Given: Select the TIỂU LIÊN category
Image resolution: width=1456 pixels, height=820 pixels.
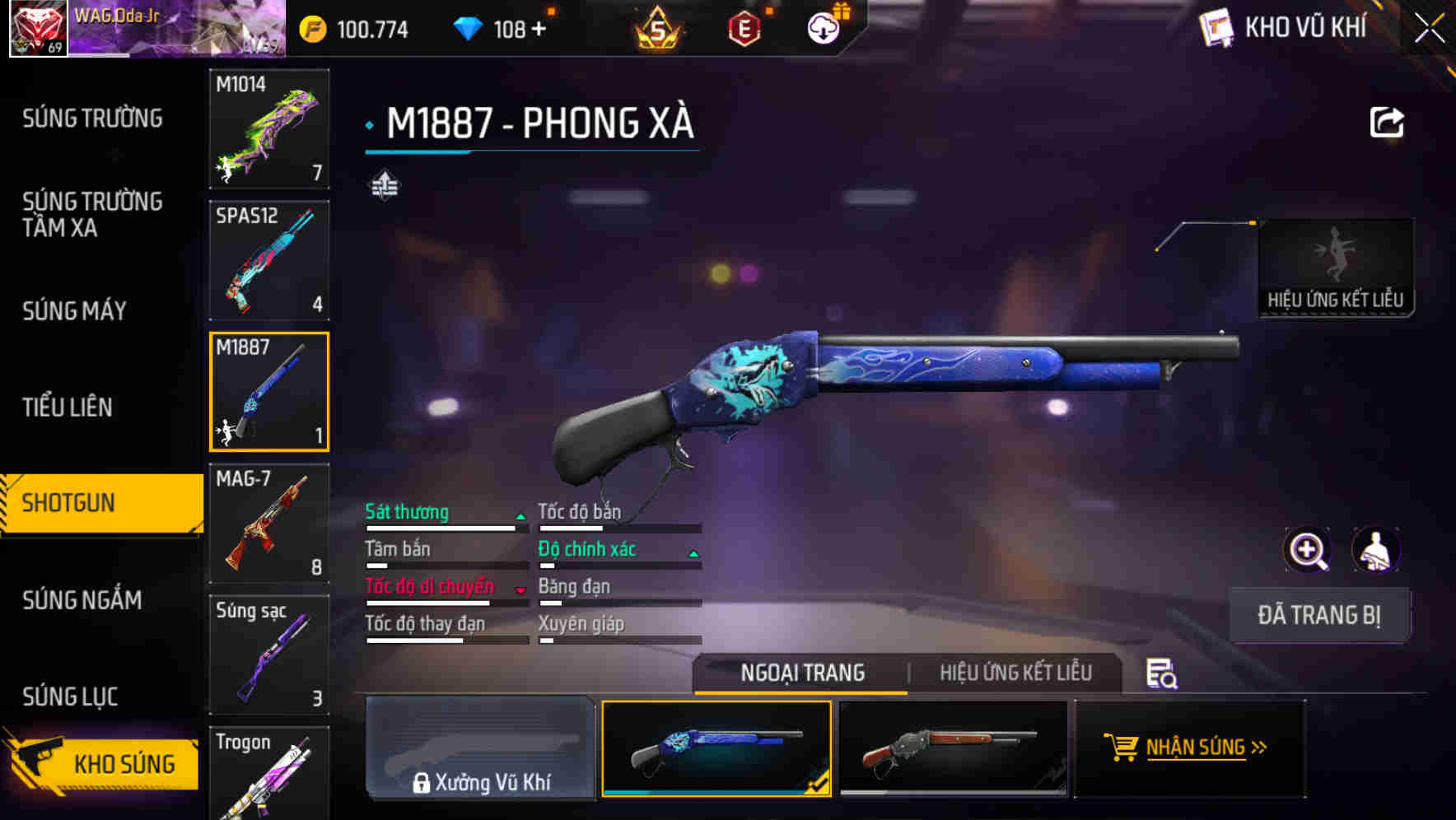Looking at the screenshot, I should (x=69, y=408).
